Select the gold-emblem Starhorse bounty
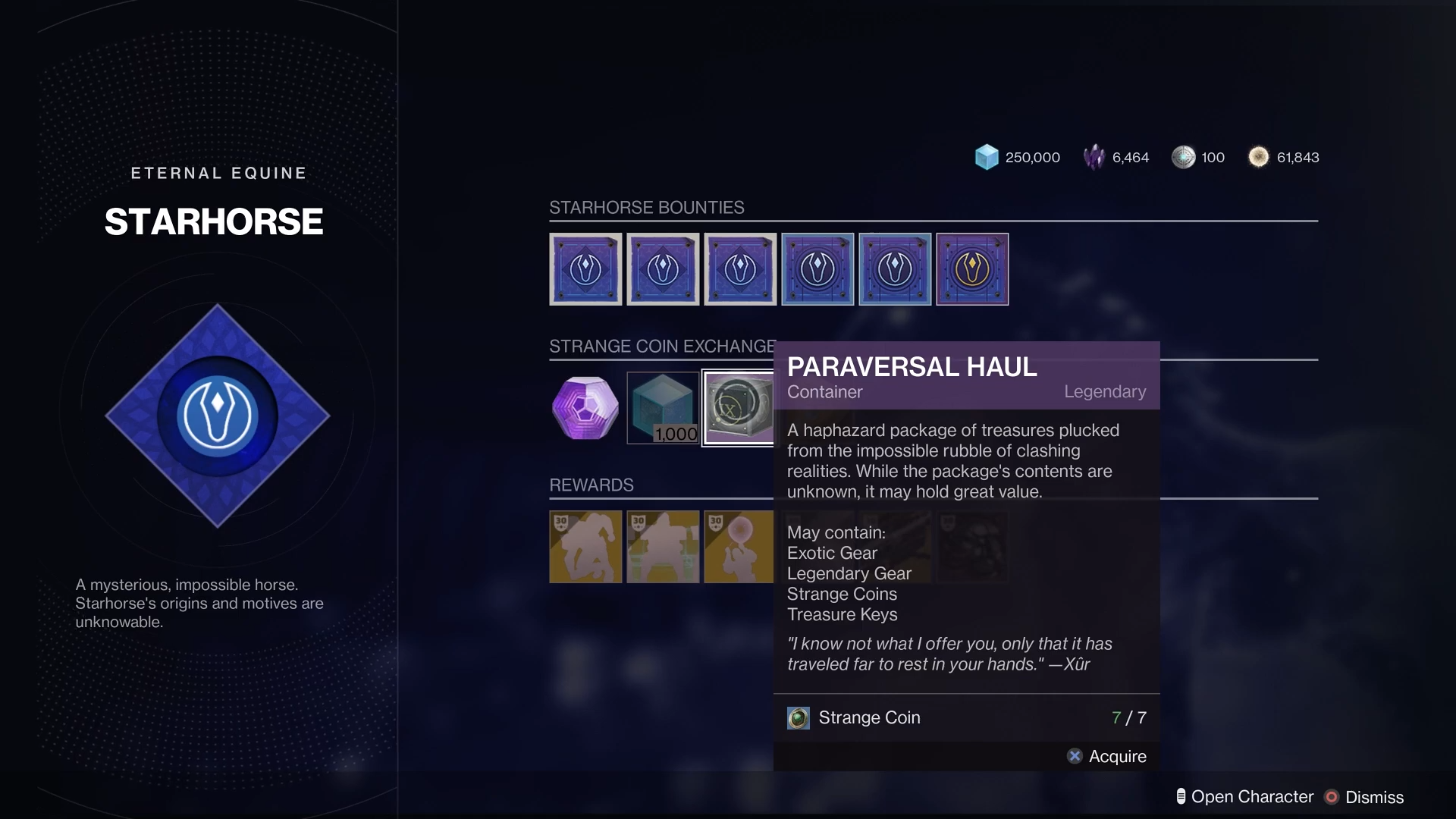Screen dimensions: 1456x819 click(972, 269)
